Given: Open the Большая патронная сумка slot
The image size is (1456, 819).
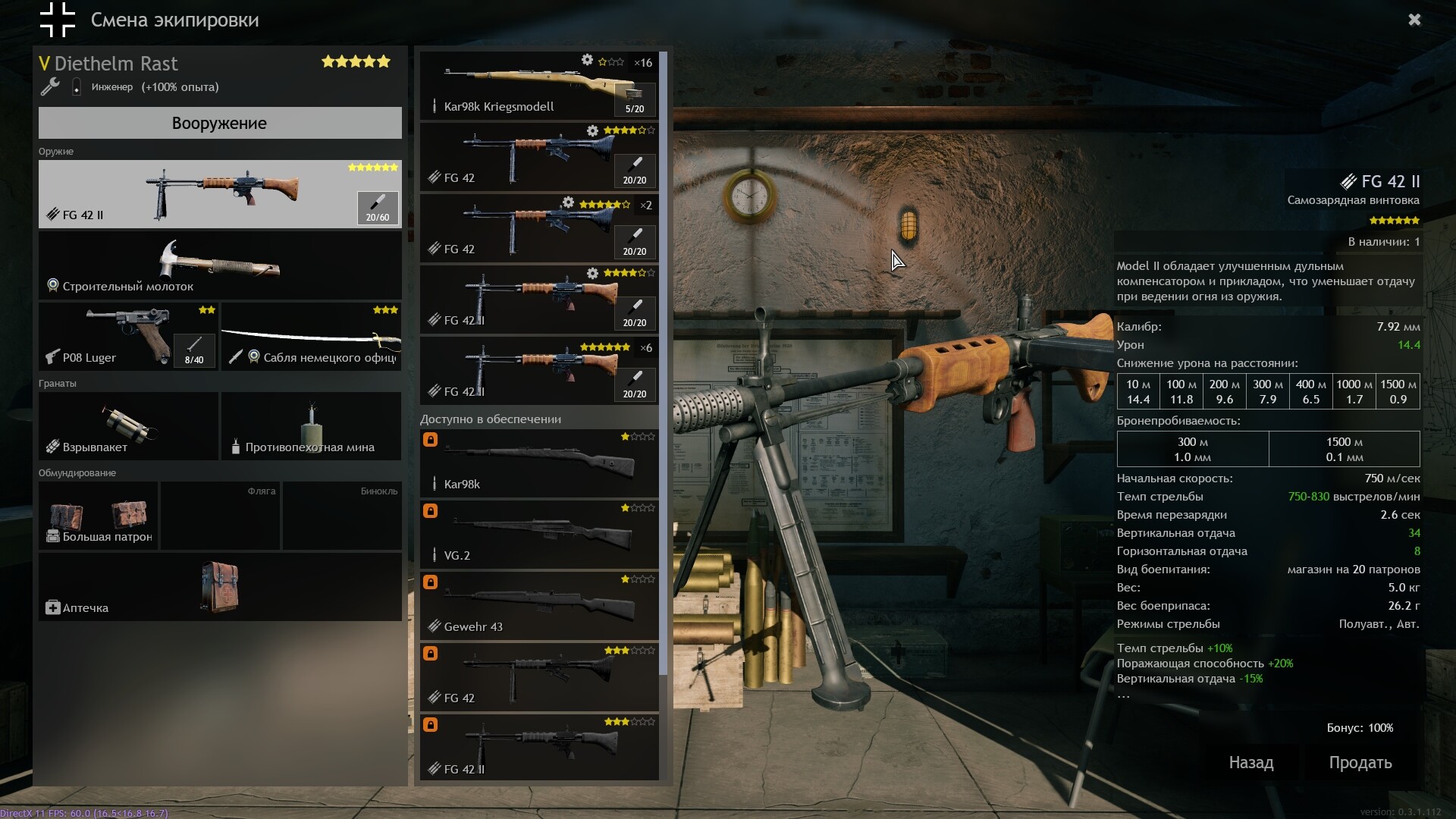Looking at the screenshot, I should [x=99, y=516].
